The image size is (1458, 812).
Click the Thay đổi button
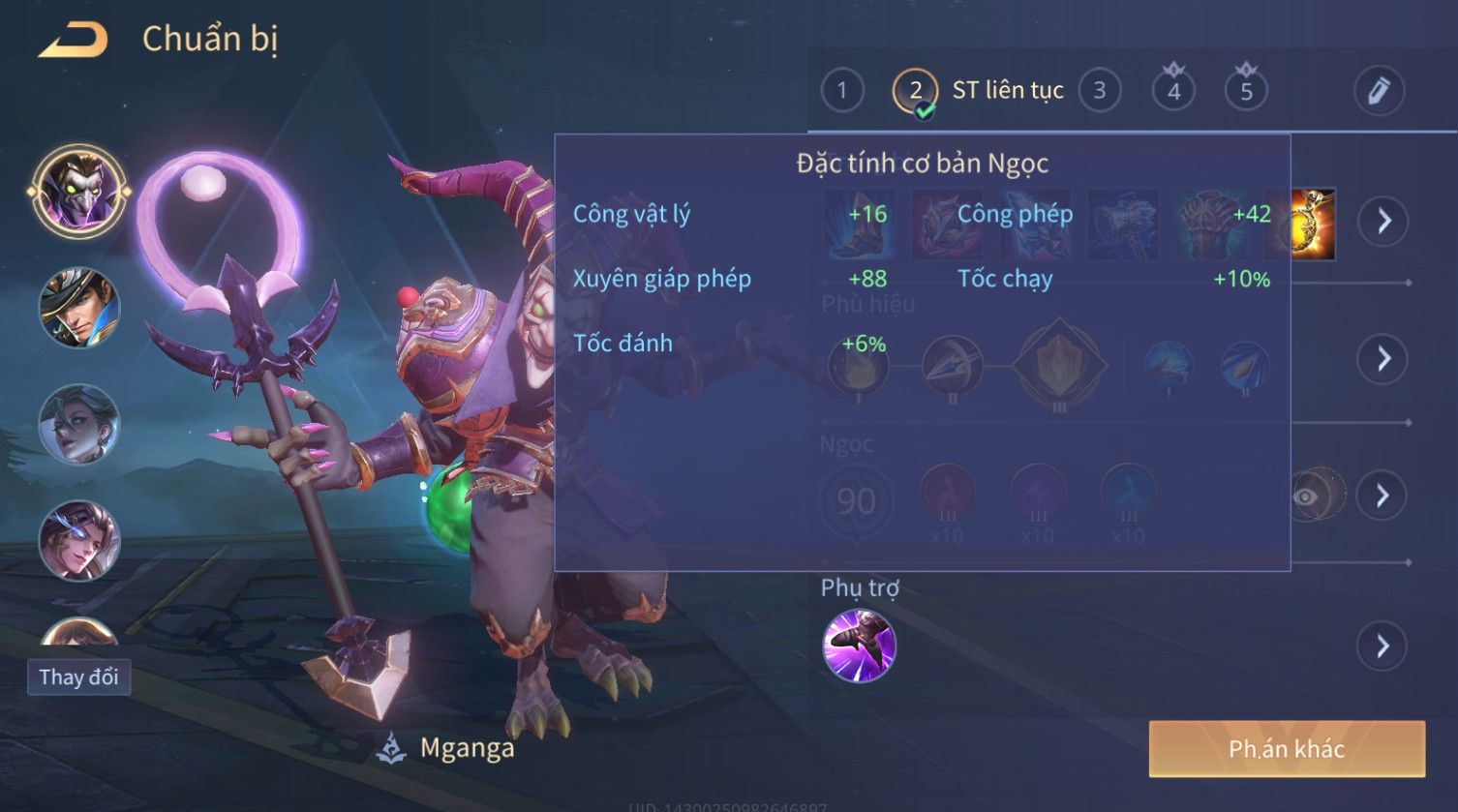point(78,677)
